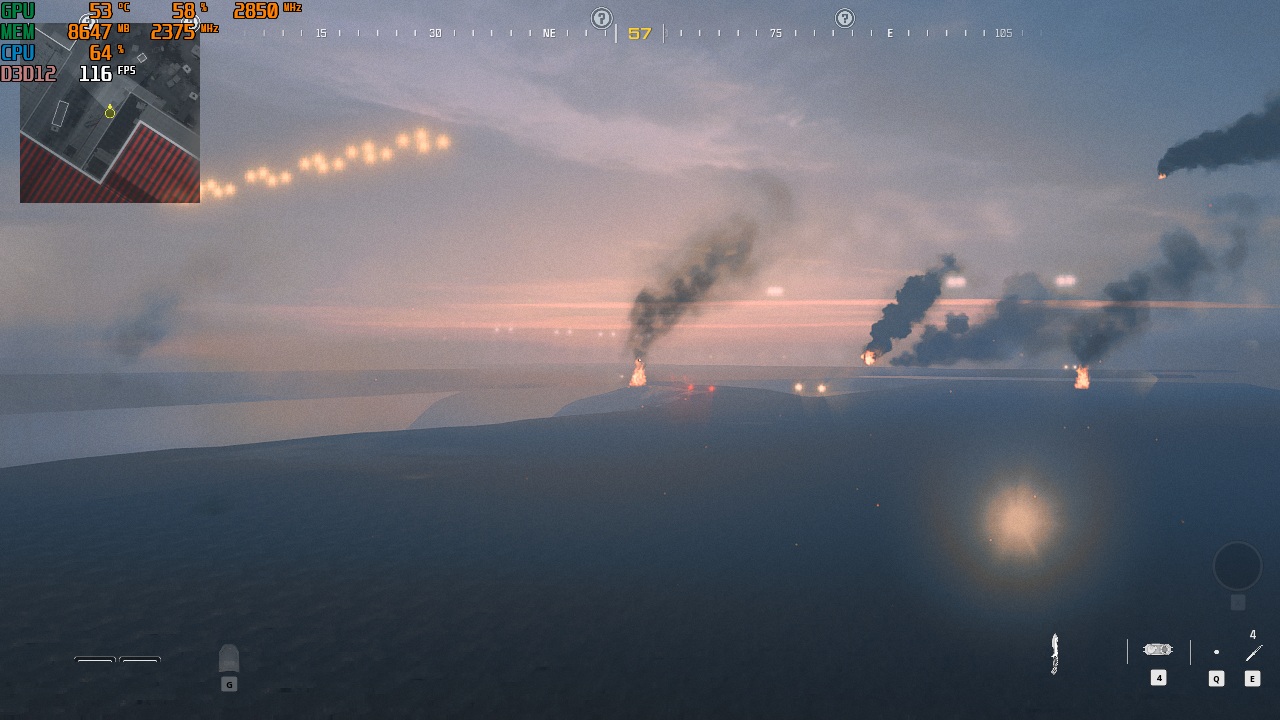Select the question mark marker near NE on compass
This screenshot has height=720, width=1280.
coord(601,18)
